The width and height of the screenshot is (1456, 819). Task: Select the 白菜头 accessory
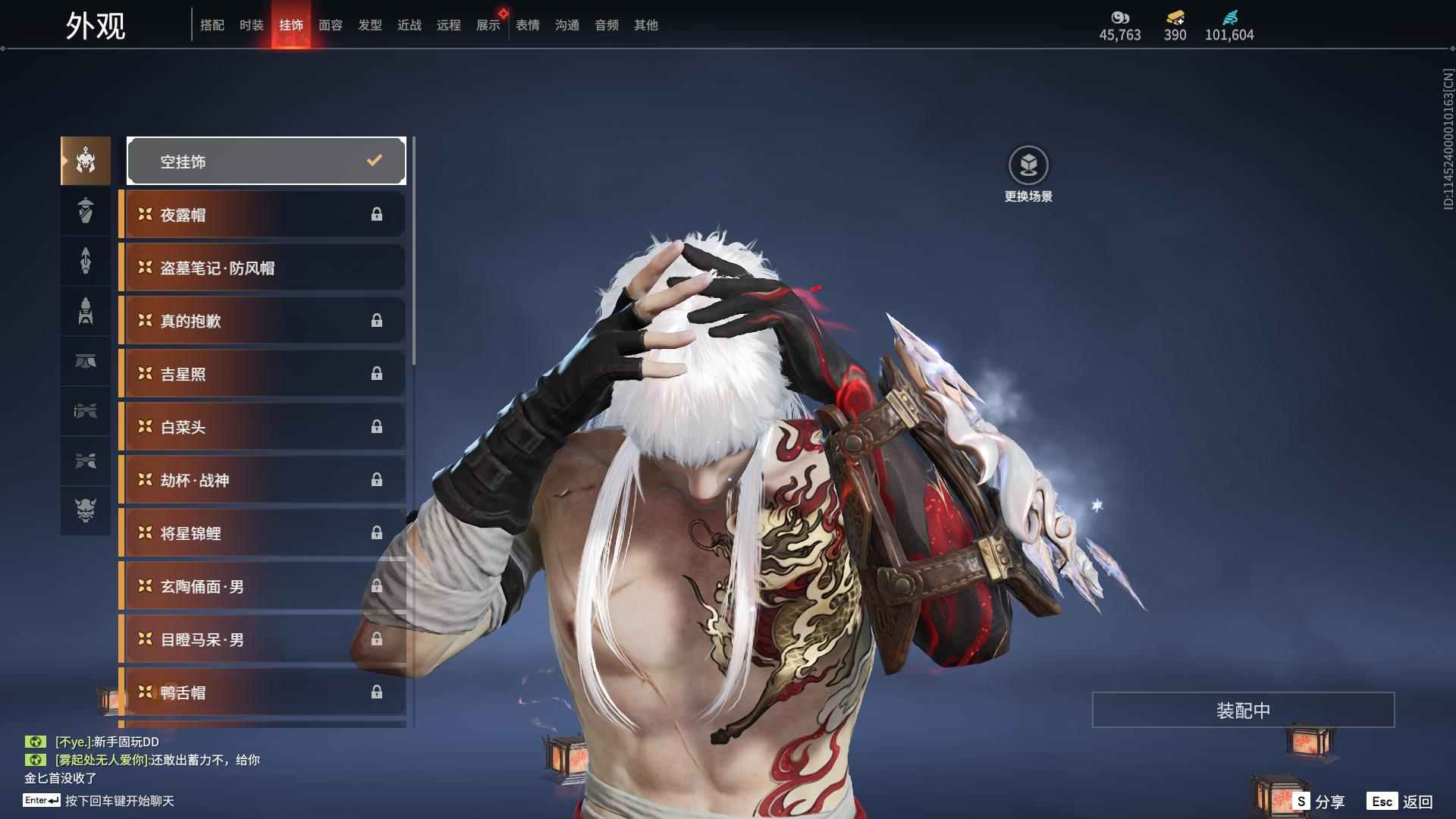[x=262, y=427]
